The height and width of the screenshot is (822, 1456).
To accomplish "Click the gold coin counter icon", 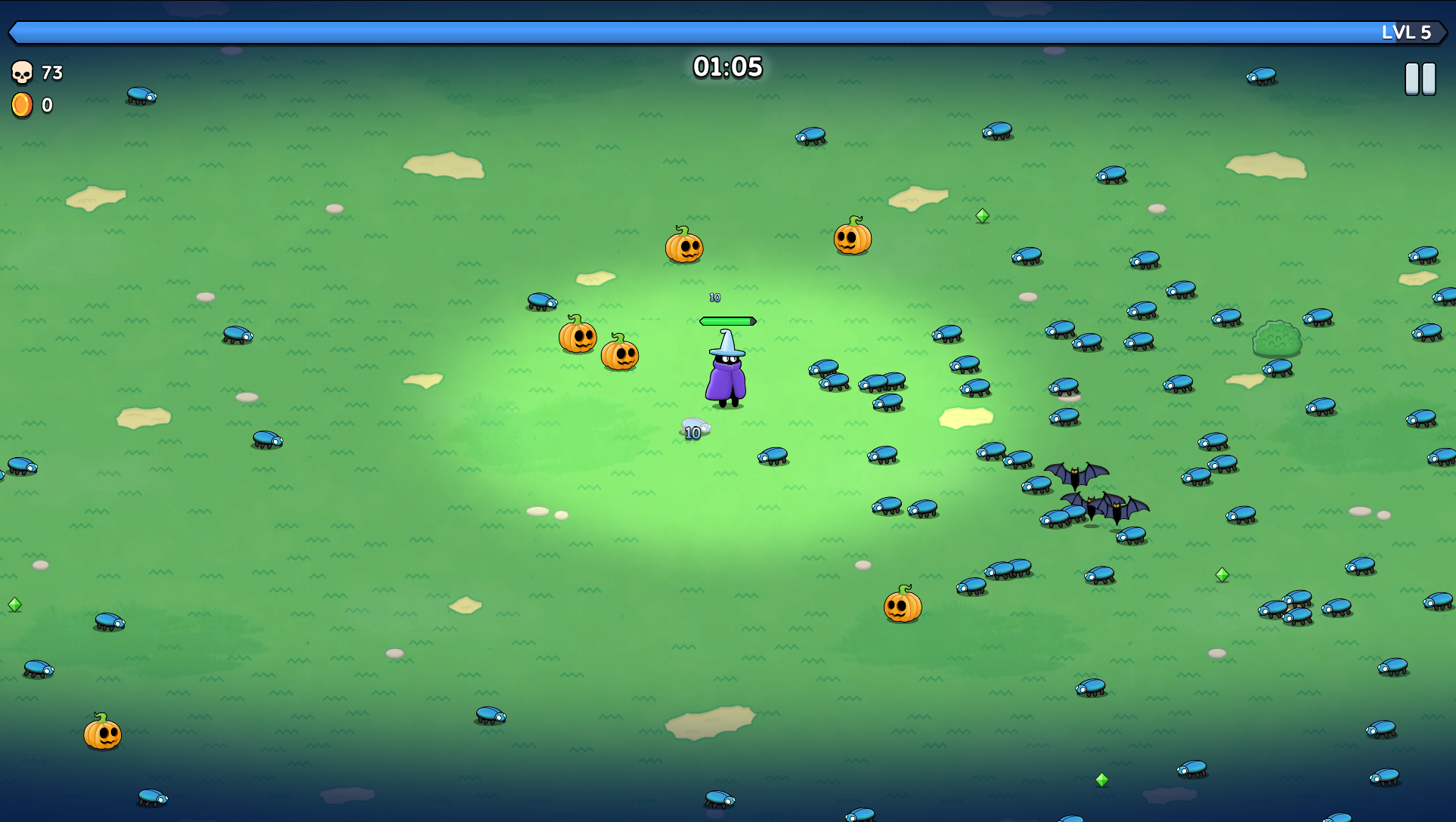I will click(x=22, y=105).
